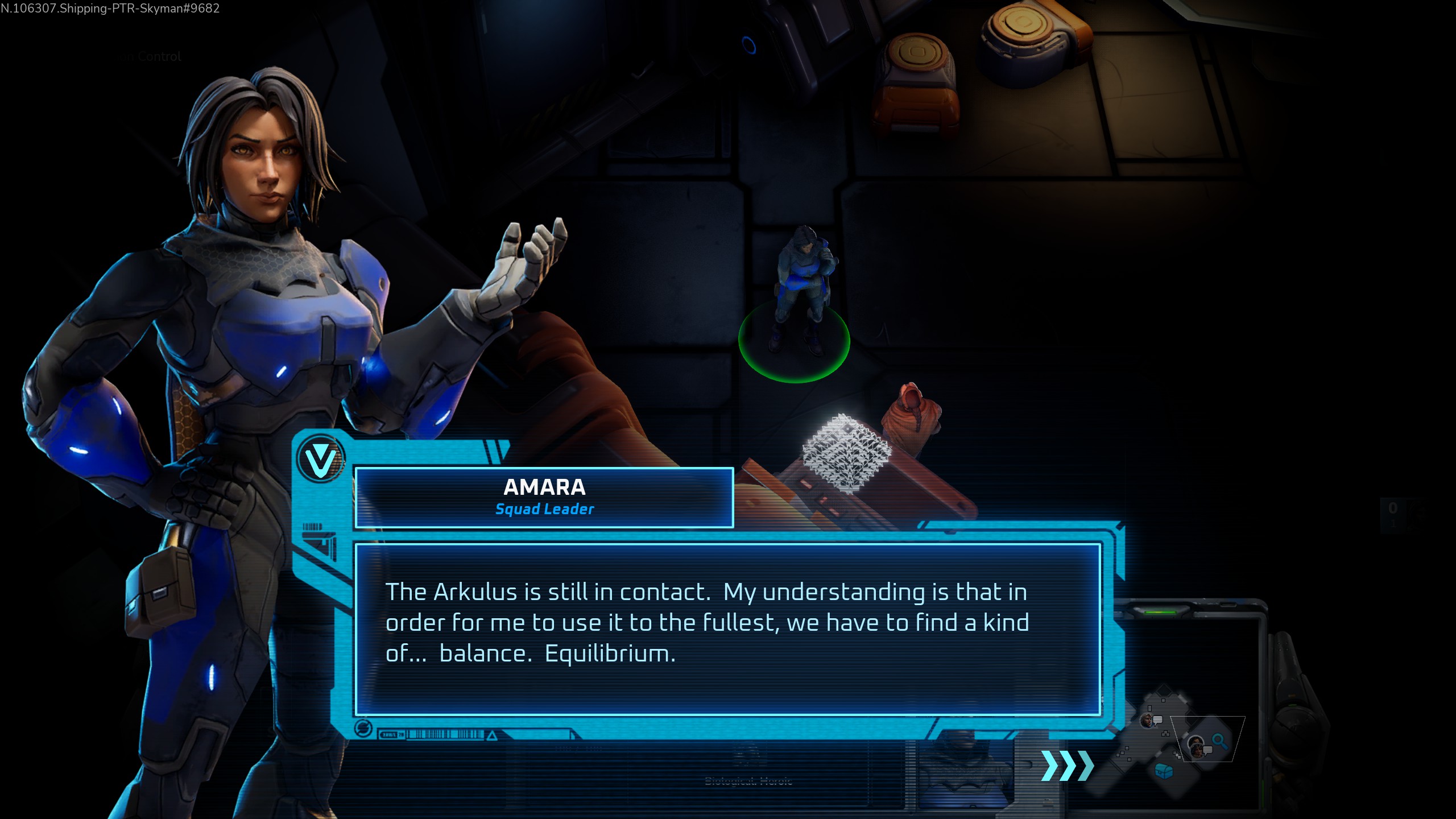
Task: Click Amara's dialogue text box
Action: point(728,629)
